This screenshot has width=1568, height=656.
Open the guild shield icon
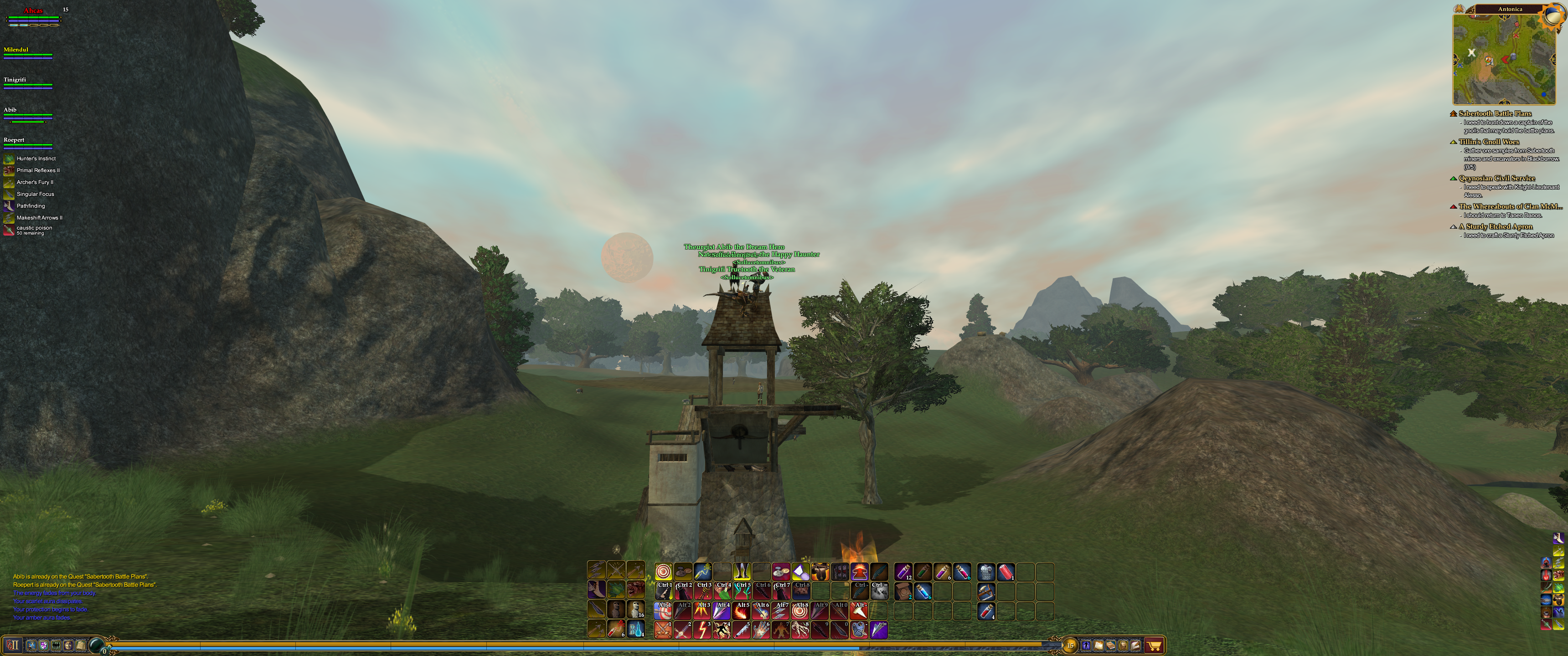(44, 646)
